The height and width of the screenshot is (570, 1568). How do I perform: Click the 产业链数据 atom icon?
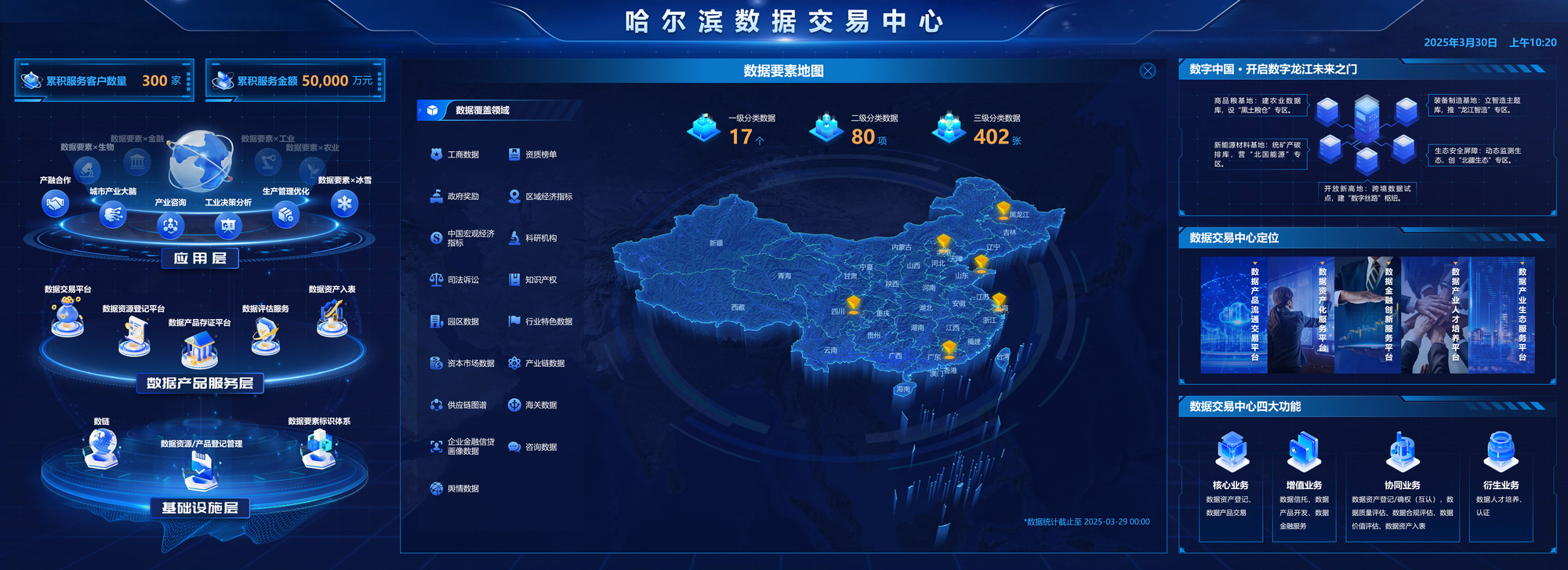[514, 363]
